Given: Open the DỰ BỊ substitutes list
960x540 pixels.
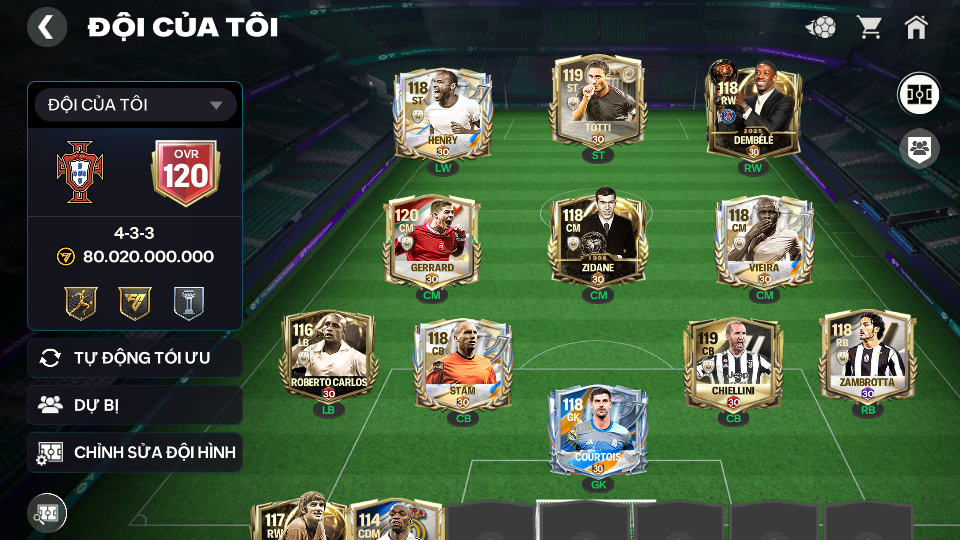Looking at the screenshot, I should (135, 405).
